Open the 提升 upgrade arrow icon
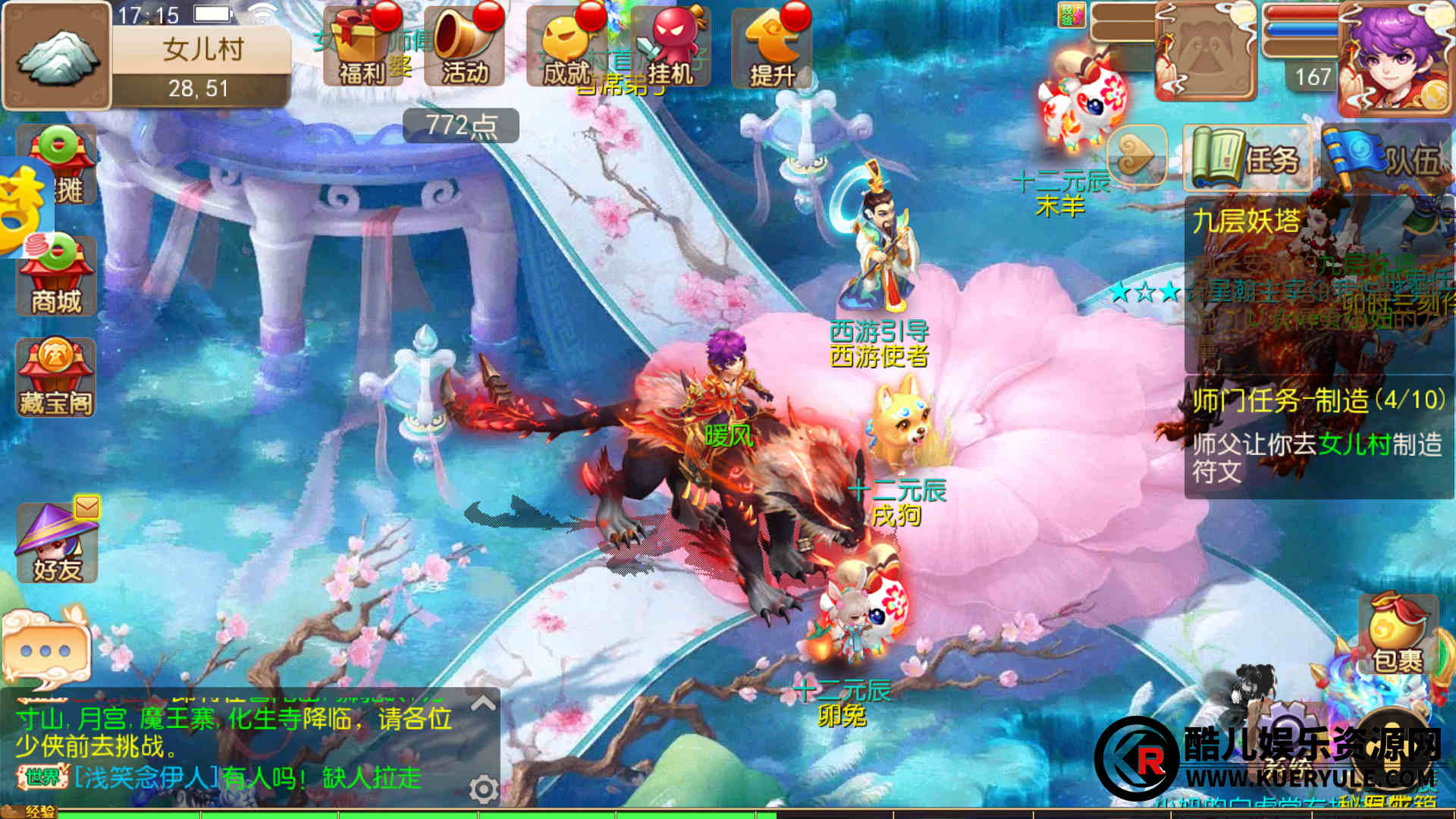The height and width of the screenshot is (819, 1456). 771,47
